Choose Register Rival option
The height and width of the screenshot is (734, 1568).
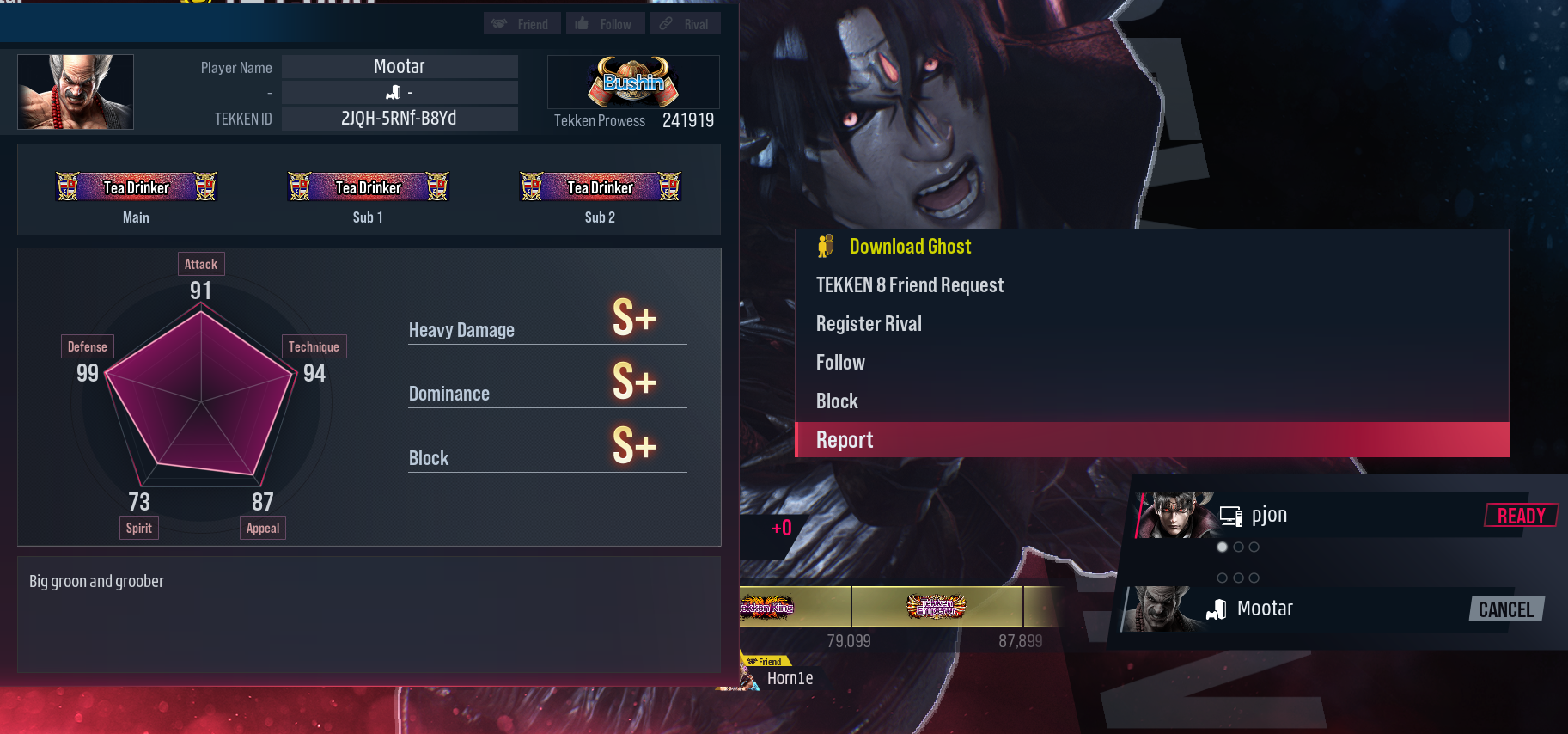click(869, 324)
